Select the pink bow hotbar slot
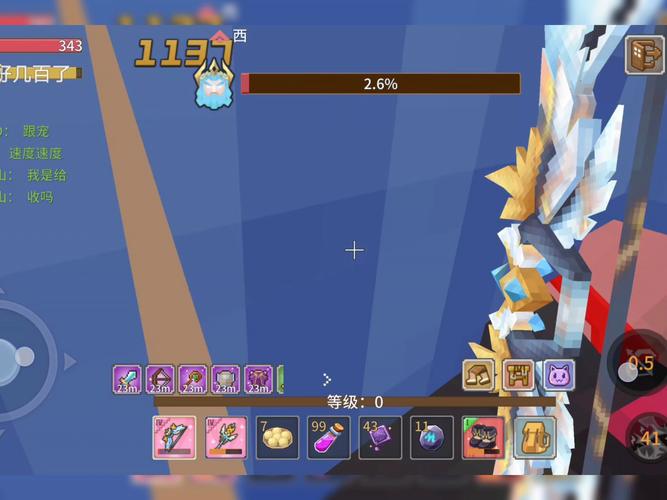This screenshot has width=667, height=500. coord(174,438)
